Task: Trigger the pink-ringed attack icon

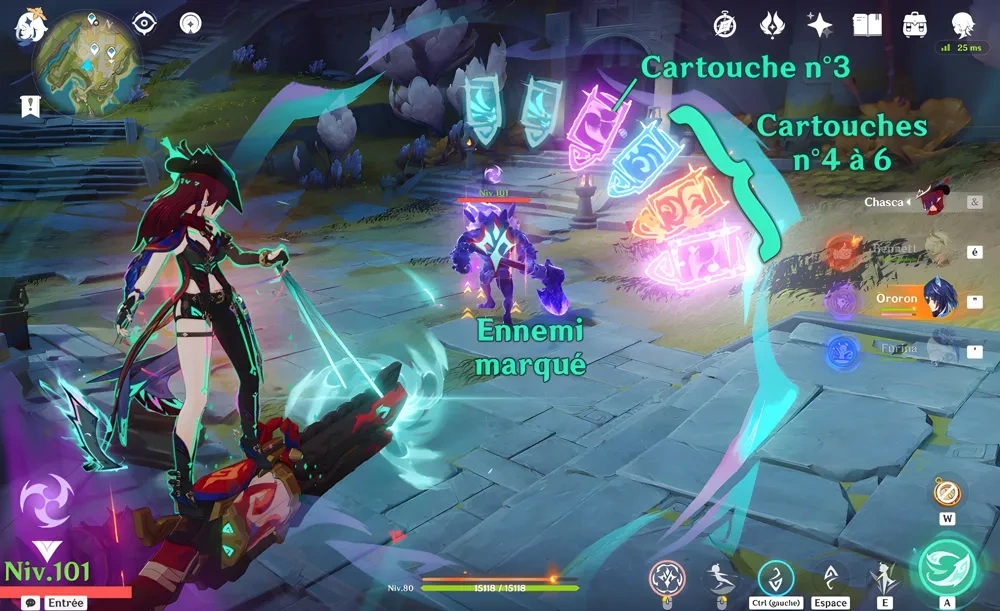Action: pyautogui.click(x=667, y=578)
